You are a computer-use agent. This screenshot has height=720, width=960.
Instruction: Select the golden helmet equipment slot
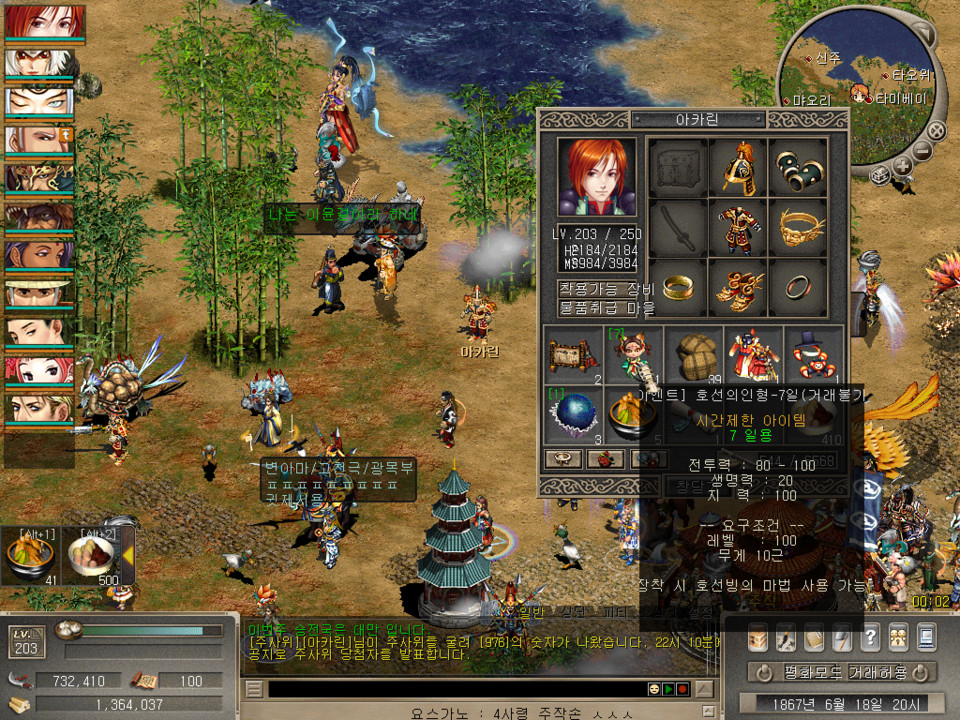[x=739, y=170]
